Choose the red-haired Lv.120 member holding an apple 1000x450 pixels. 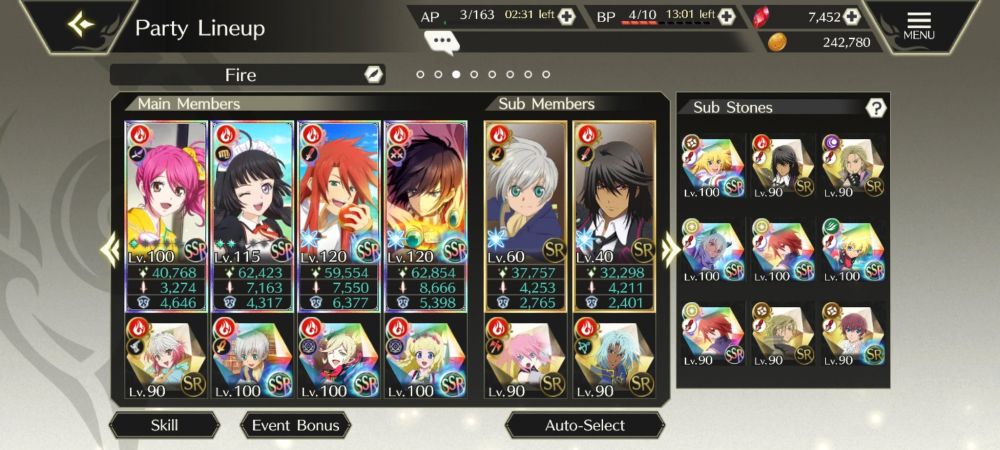(338, 215)
